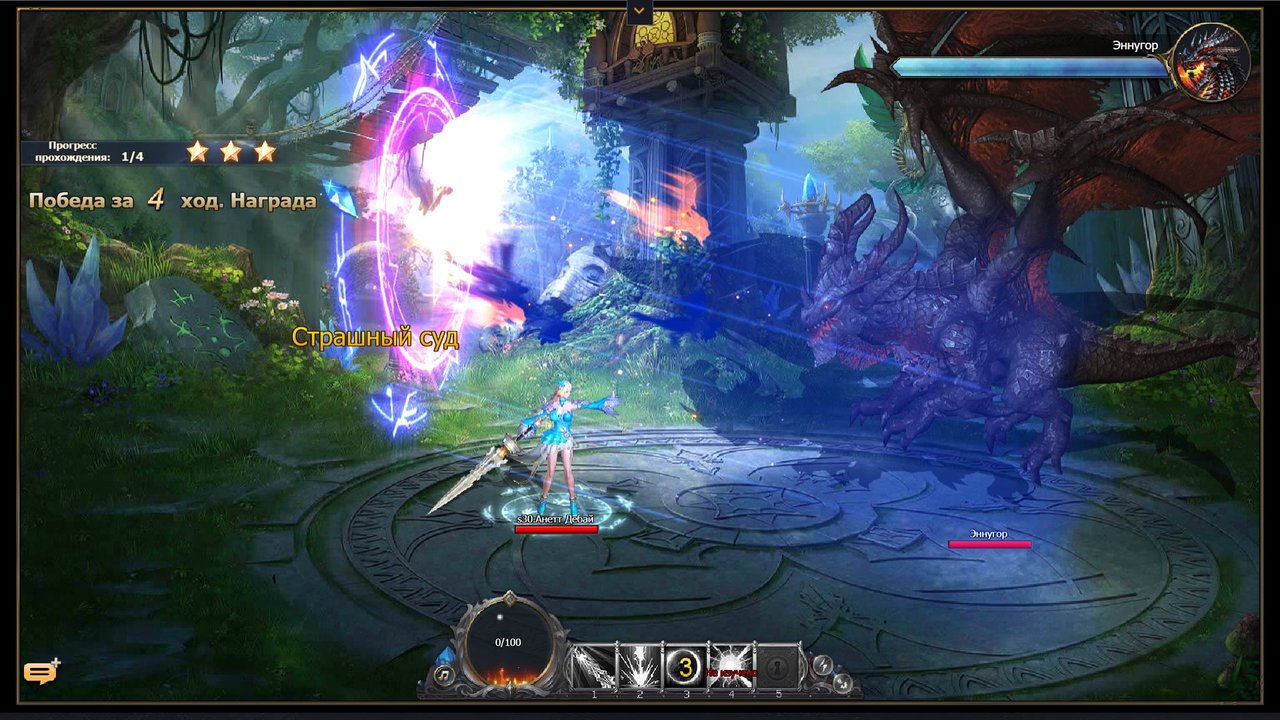Activate the first skill in slot 1
The height and width of the screenshot is (720, 1280).
pos(593,665)
